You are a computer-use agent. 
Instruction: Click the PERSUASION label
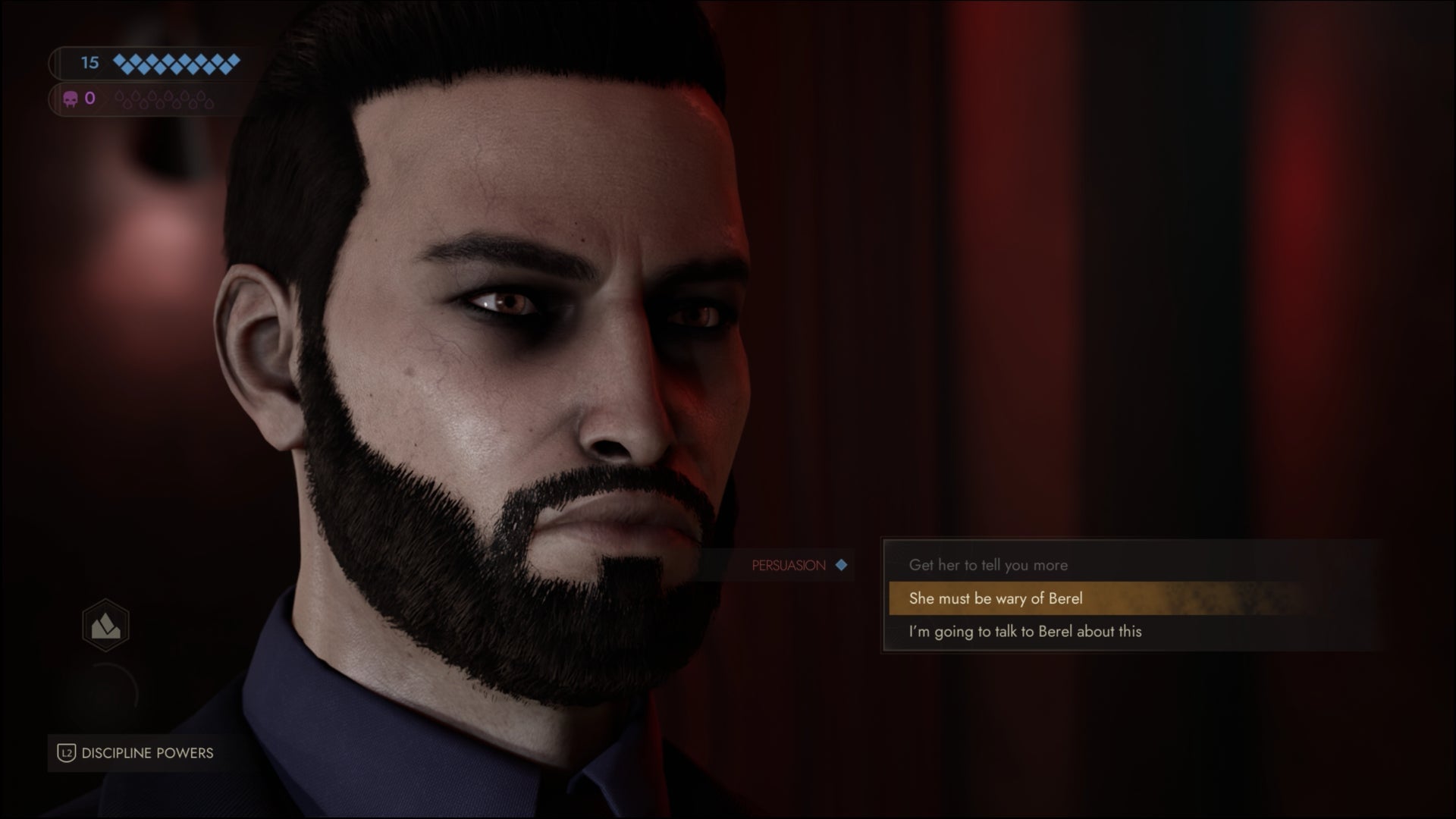pyautogui.click(x=787, y=565)
